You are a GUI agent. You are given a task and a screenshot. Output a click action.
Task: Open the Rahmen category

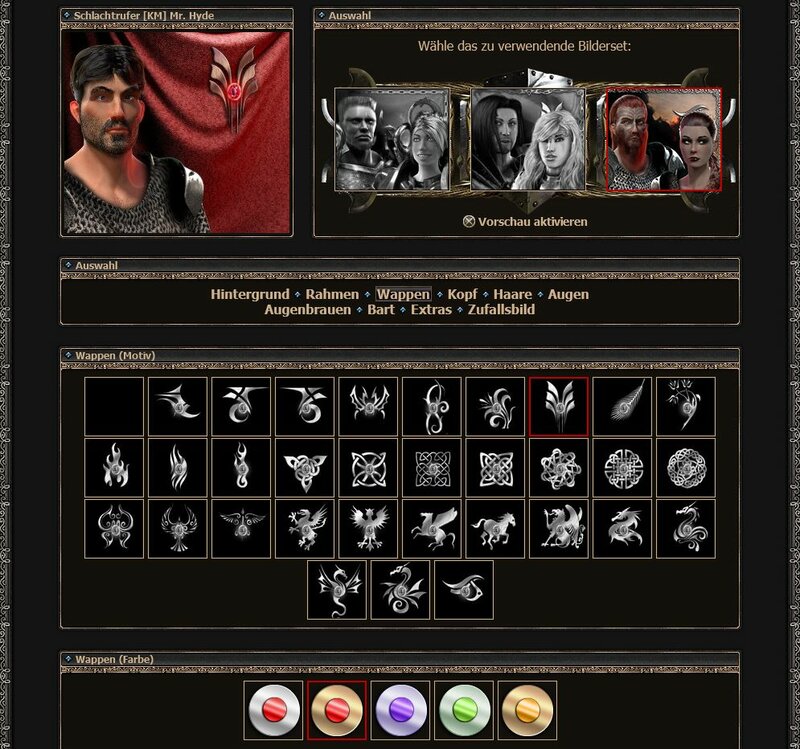click(x=332, y=294)
